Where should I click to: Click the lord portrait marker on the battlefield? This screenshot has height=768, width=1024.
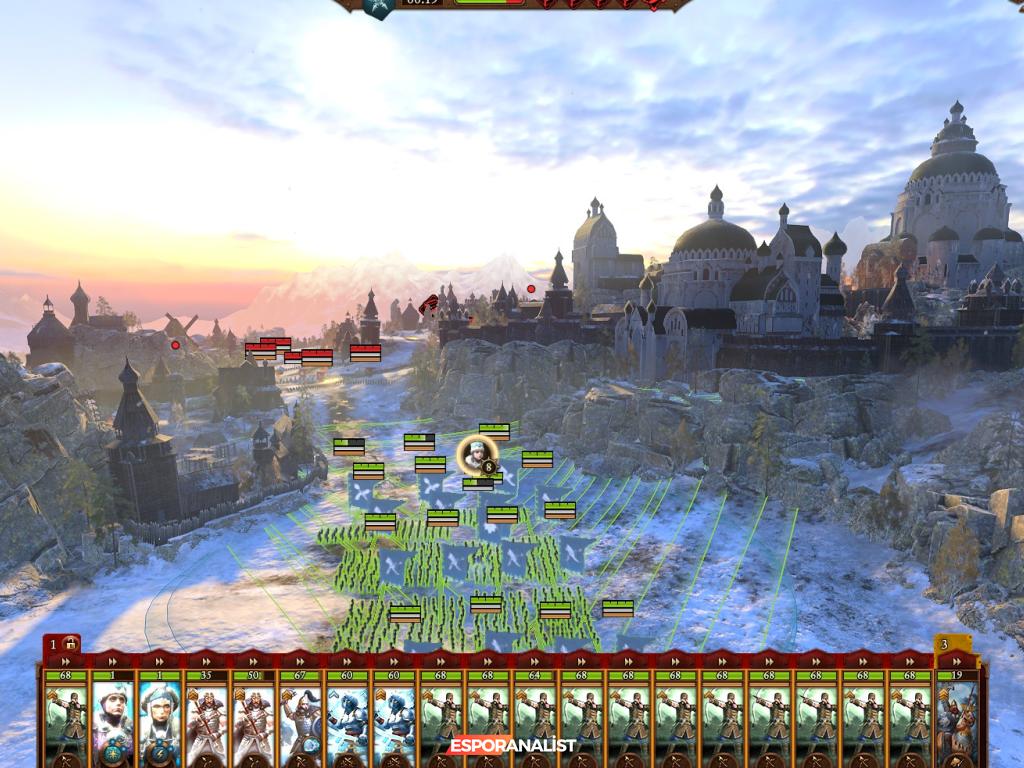477,455
